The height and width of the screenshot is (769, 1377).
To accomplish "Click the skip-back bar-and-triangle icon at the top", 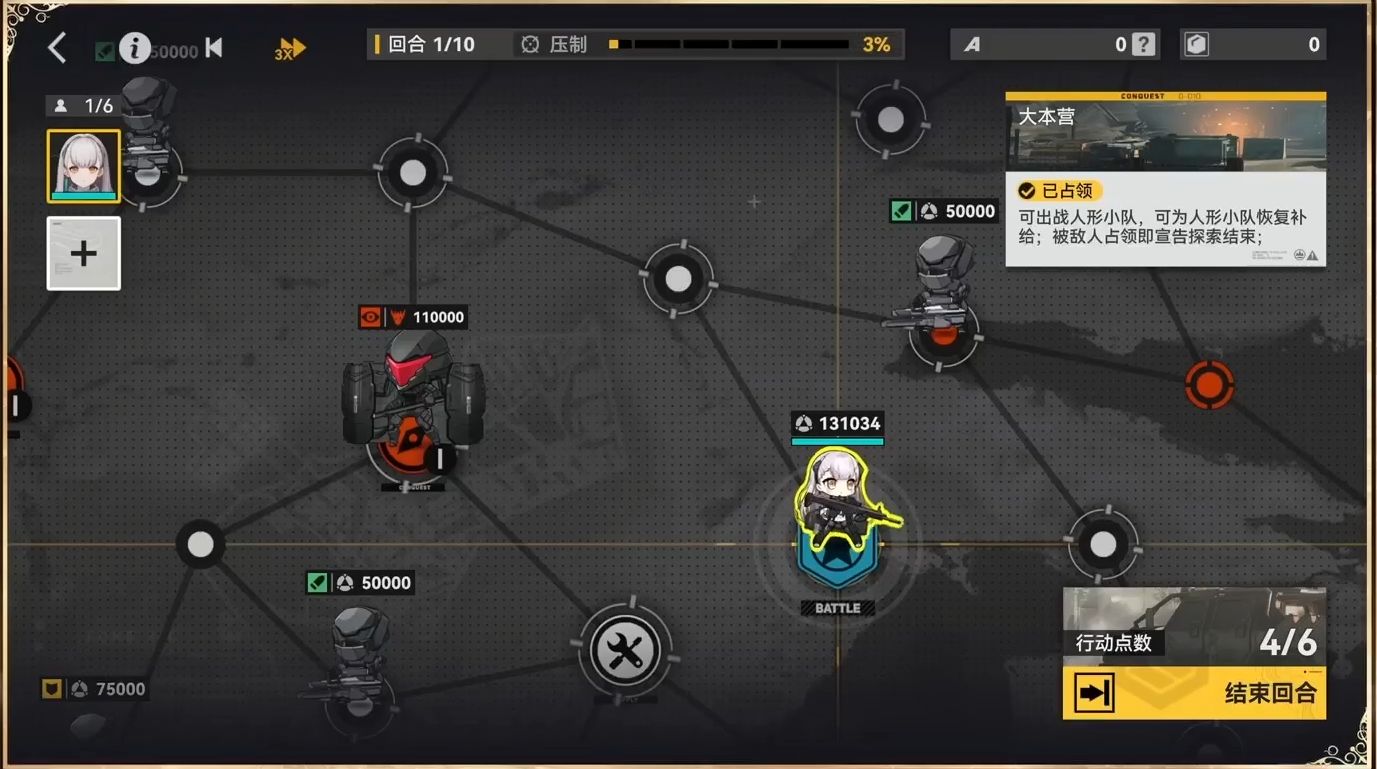I will point(214,48).
